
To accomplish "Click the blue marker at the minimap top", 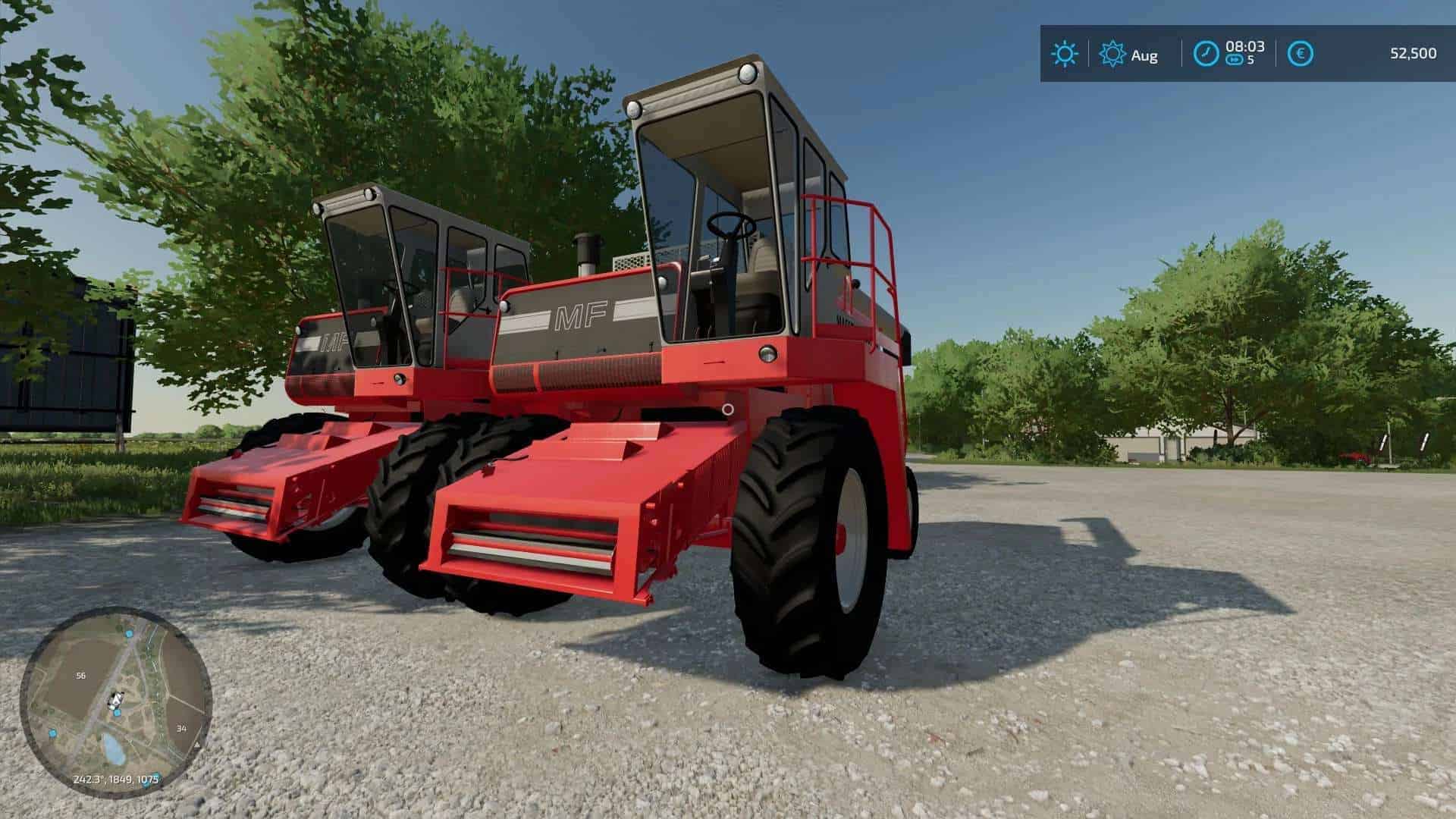I will point(128,635).
